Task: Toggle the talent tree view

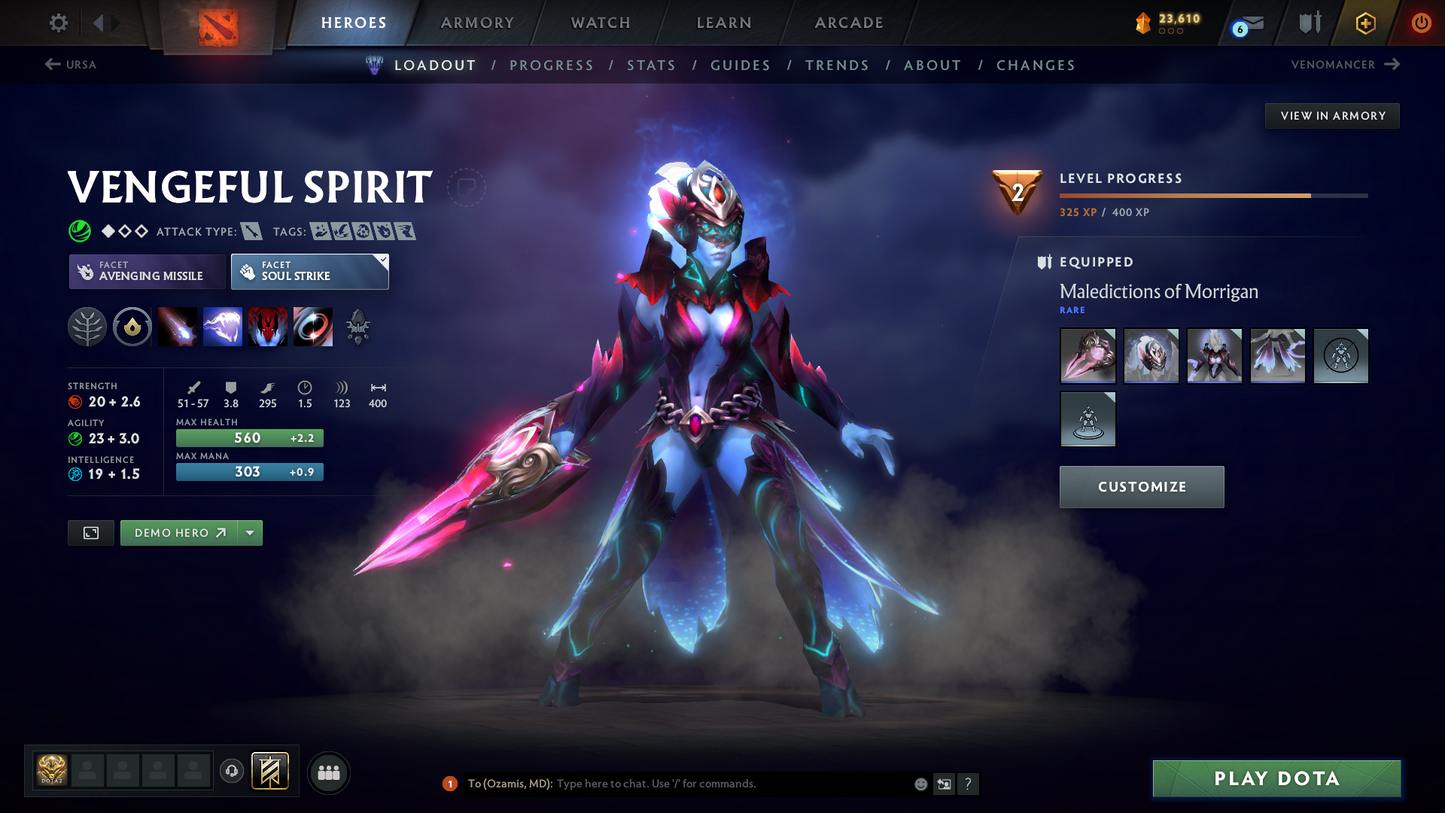Action: coord(87,327)
